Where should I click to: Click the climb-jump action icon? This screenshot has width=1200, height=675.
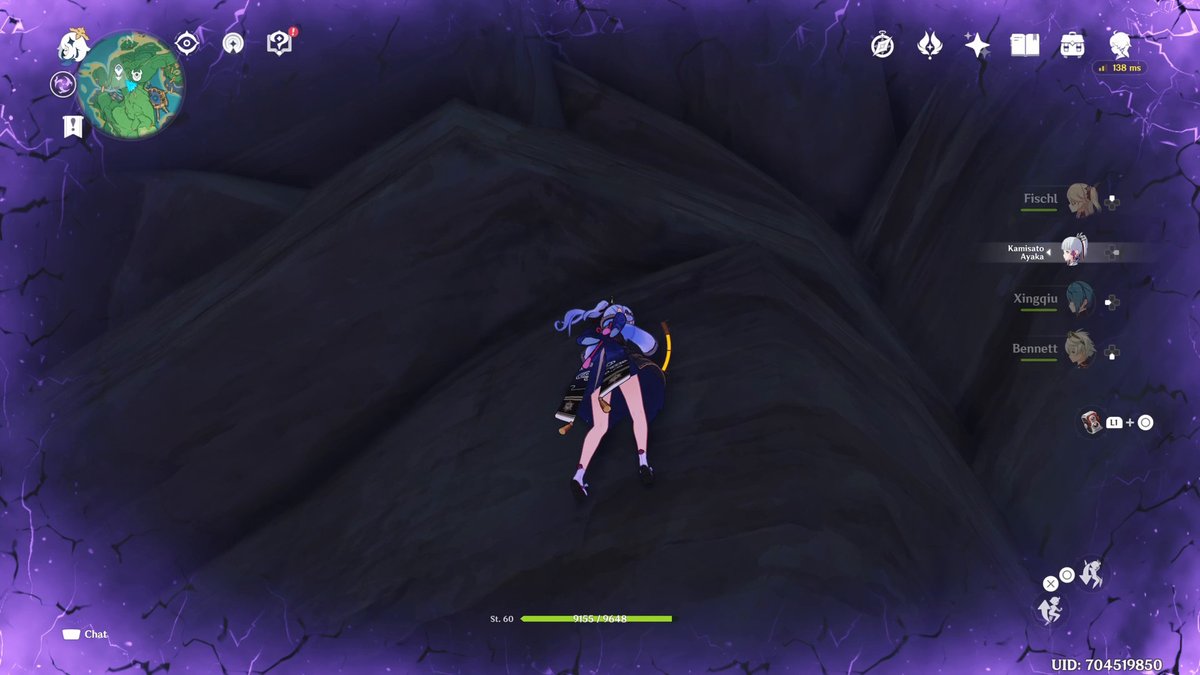point(1050,609)
